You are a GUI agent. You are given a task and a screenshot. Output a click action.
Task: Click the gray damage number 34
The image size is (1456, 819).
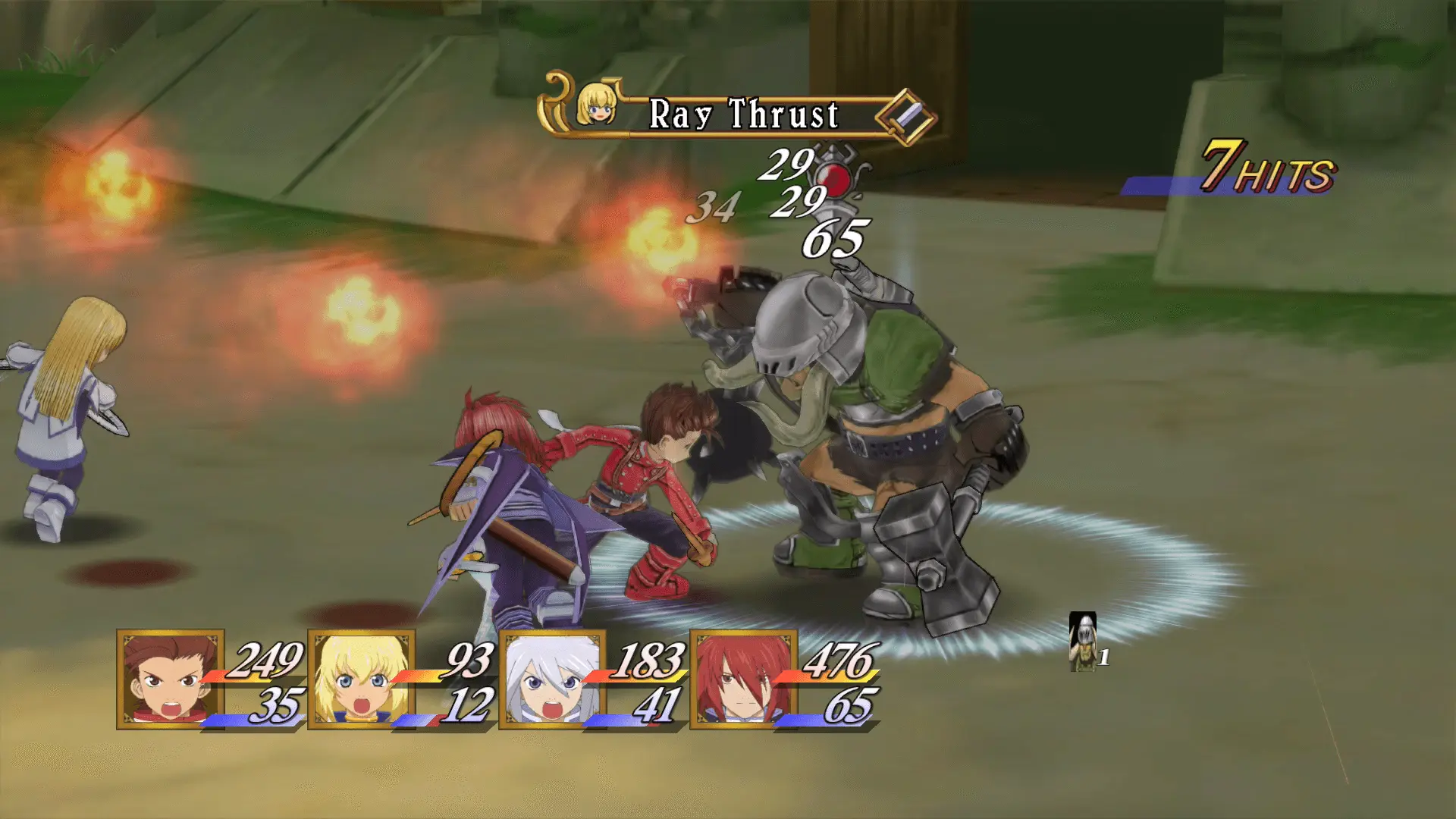click(717, 208)
